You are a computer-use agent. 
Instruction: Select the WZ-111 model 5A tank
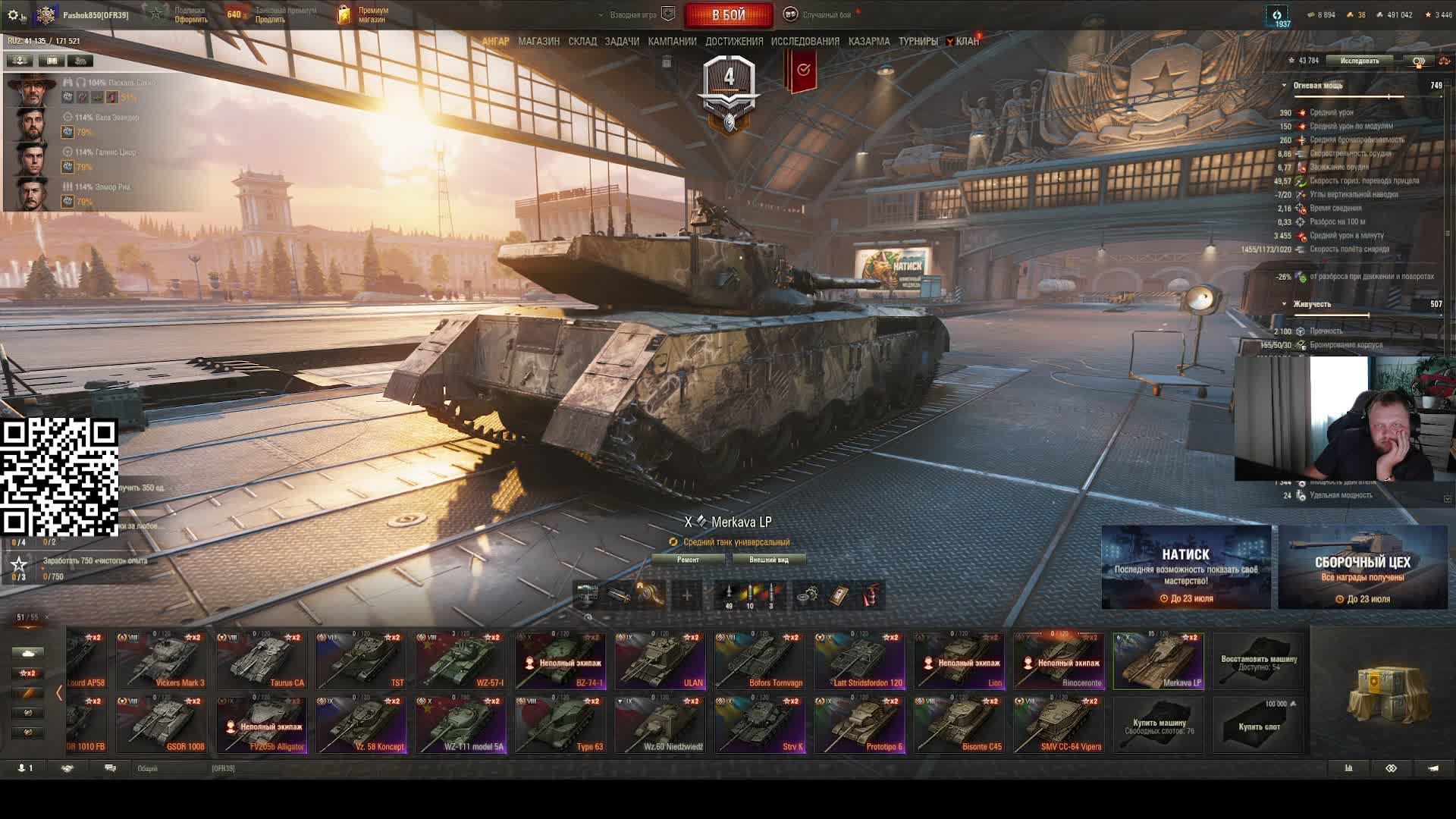[461, 725]
